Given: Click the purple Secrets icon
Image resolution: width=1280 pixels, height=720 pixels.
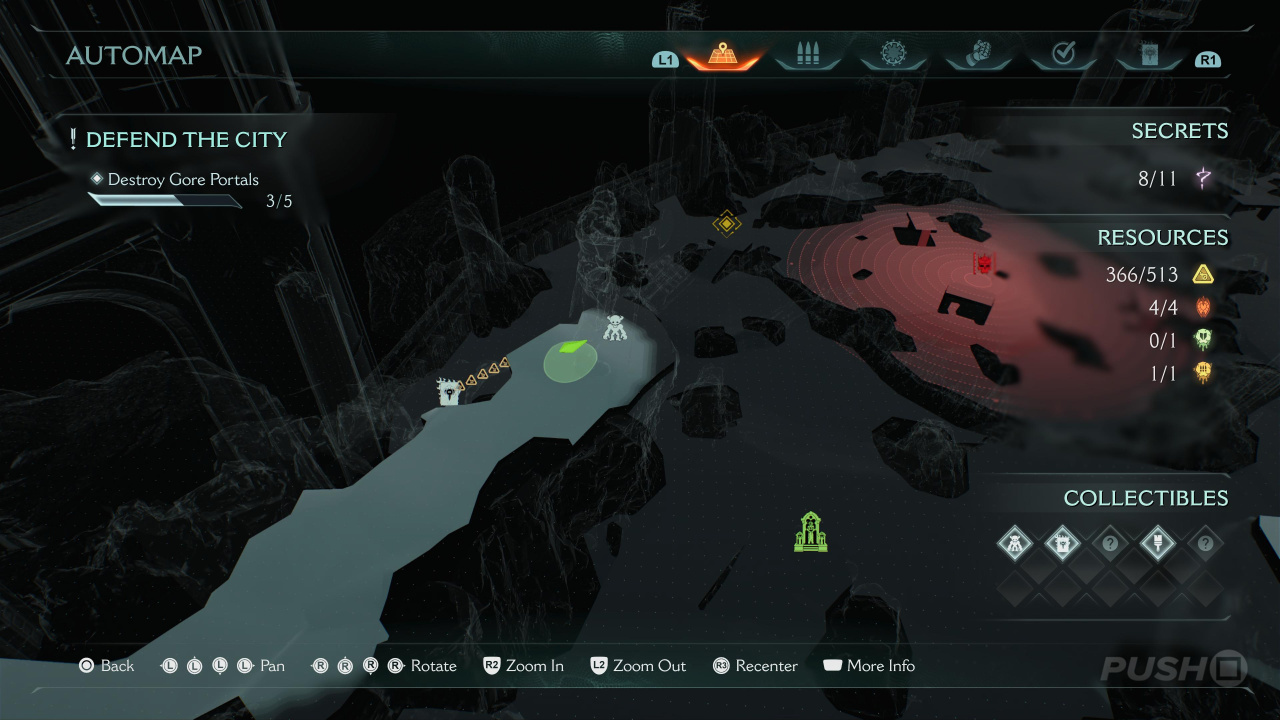Looking at the screenshot, I should (x=1203, y=179).
